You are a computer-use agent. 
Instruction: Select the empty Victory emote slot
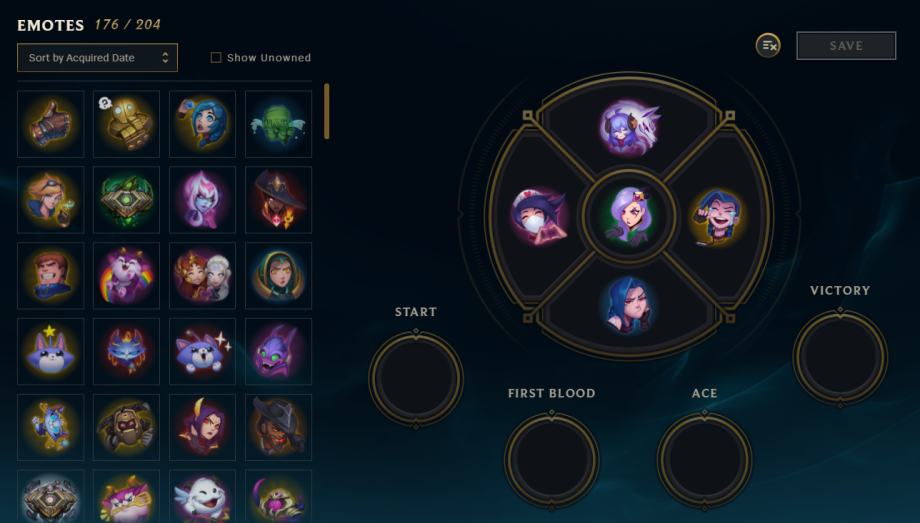click(840, 357)
